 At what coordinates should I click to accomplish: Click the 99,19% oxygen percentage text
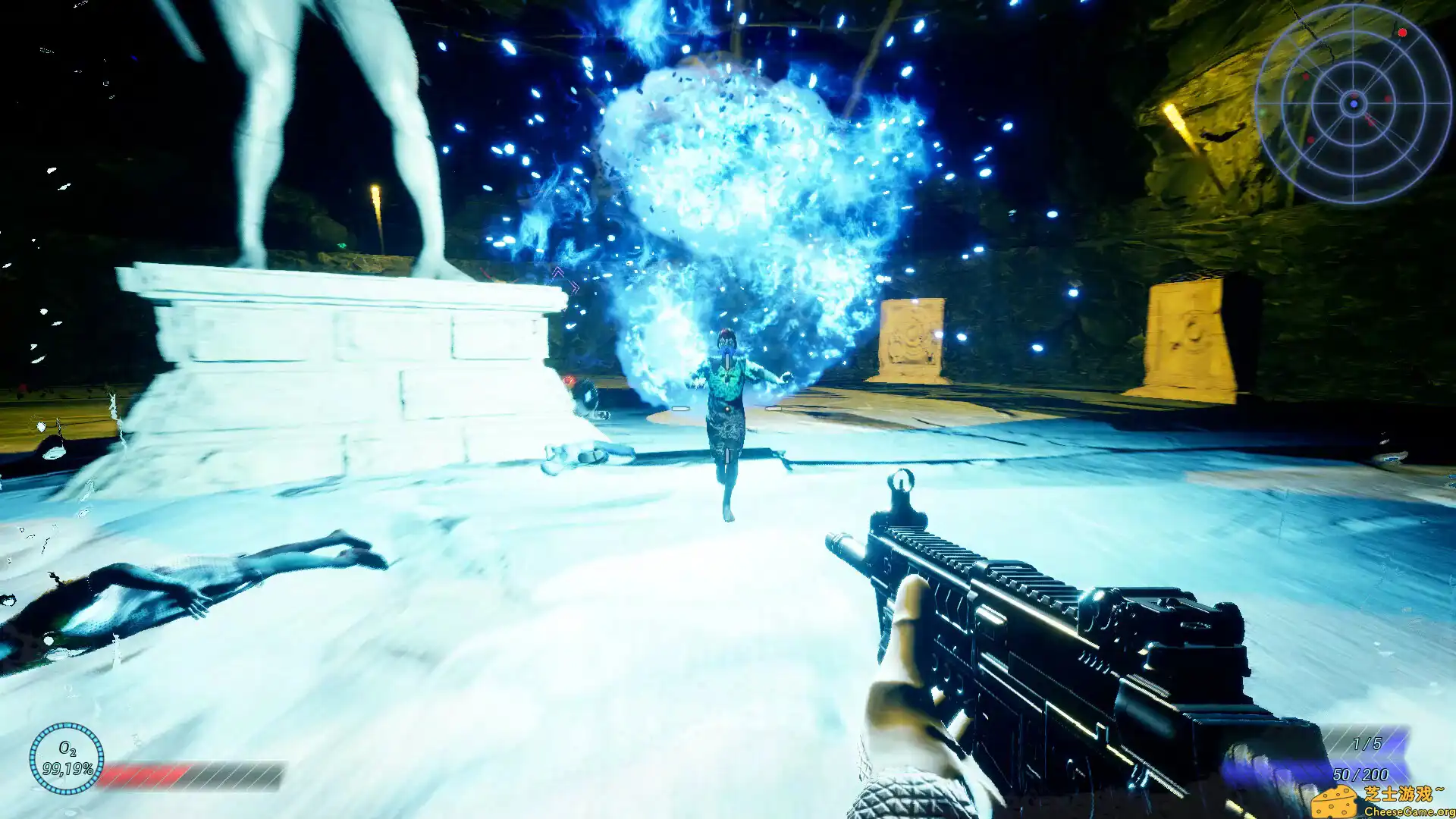tap(68, 770)
